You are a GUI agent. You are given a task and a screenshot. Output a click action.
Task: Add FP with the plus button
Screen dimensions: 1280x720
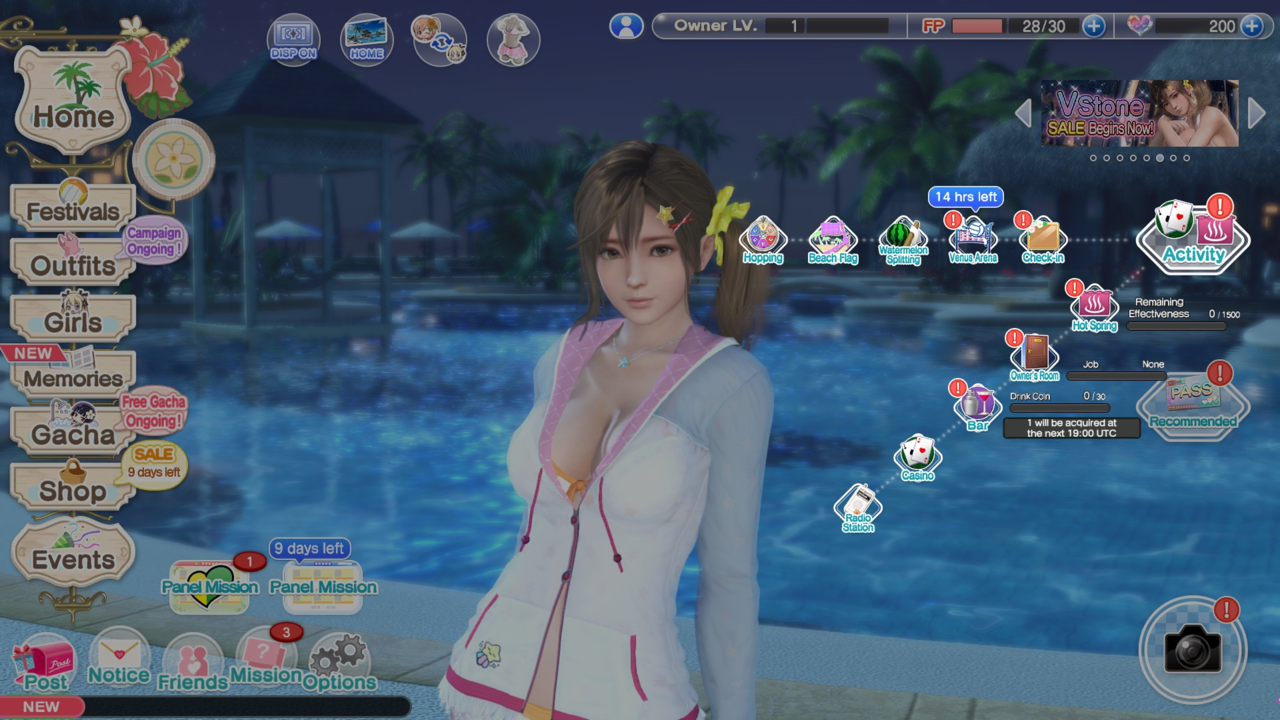[1093, 26]
